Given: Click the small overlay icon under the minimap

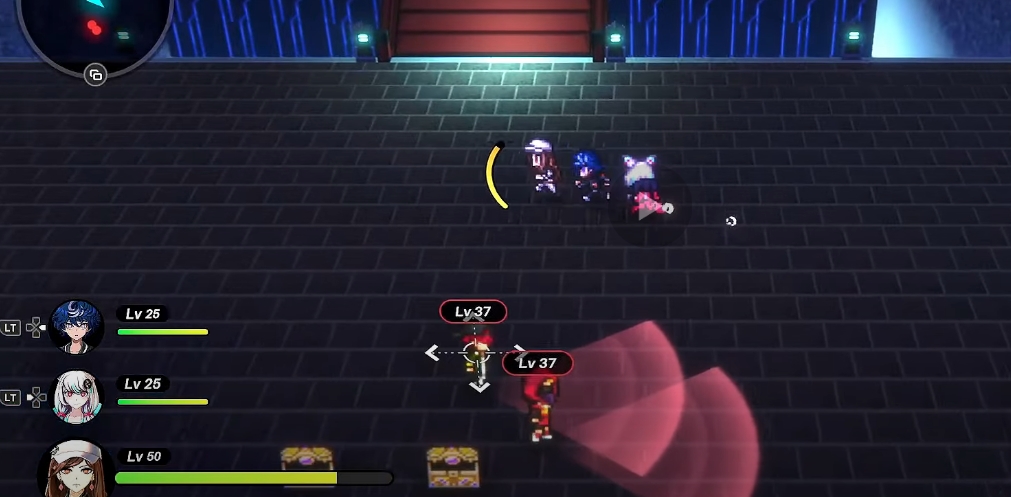Looking at the screenshot, I should (95, 75).
